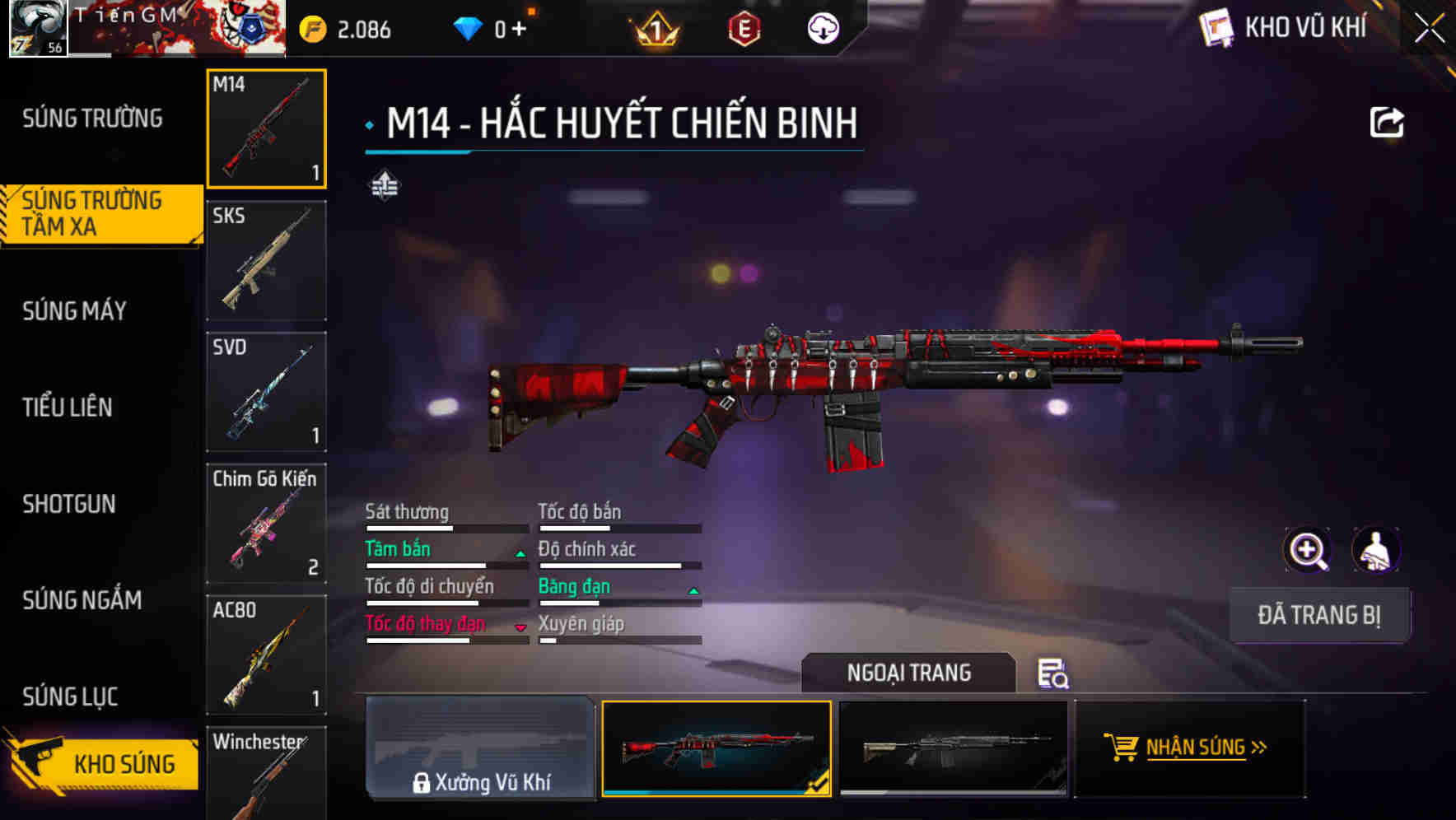This screenshot has height=820, width=1456.
Task: Select the default M14 skin thumbnail
Action: point(955,749)
